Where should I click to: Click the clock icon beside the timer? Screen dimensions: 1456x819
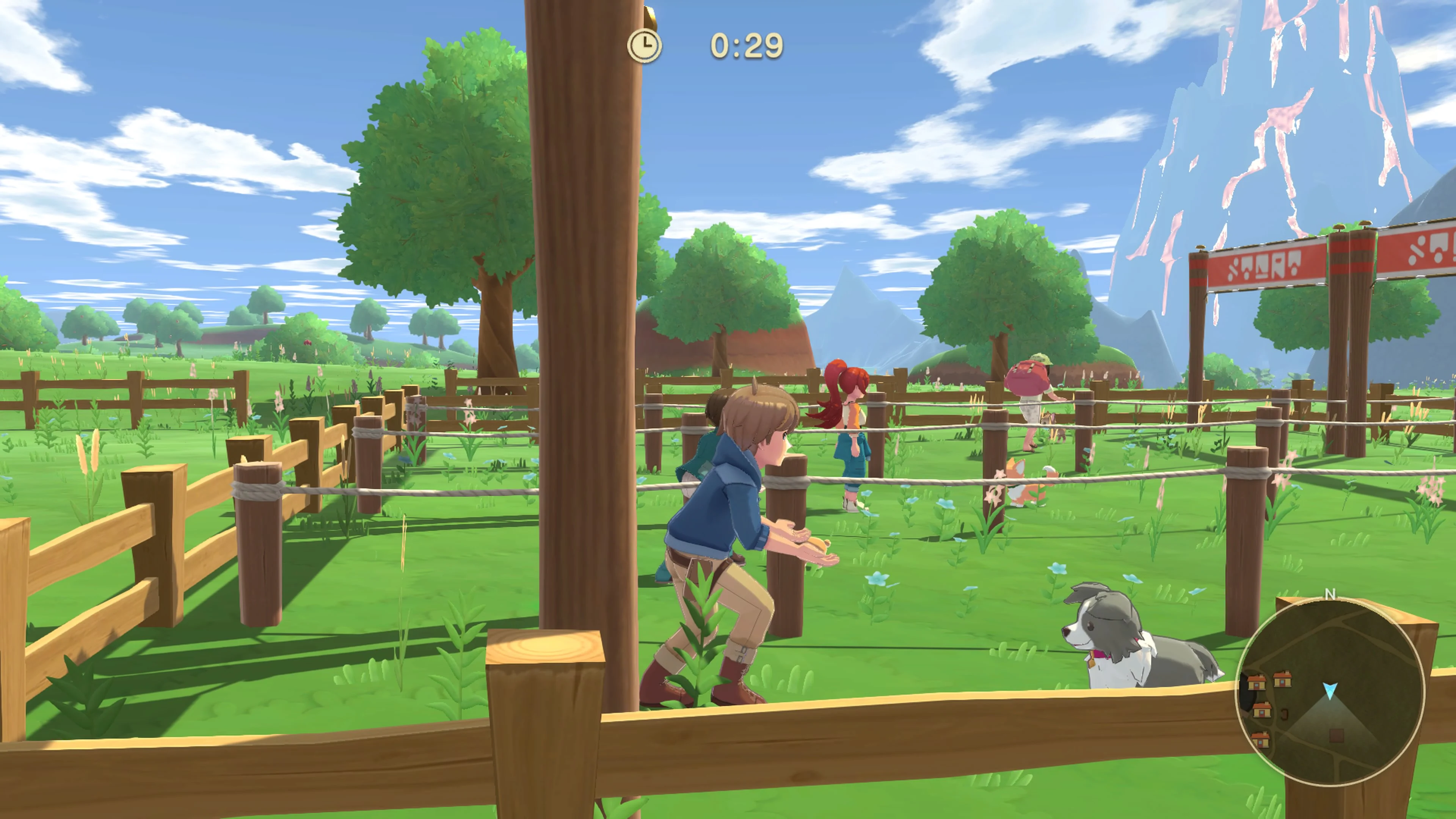coord(645,45)
